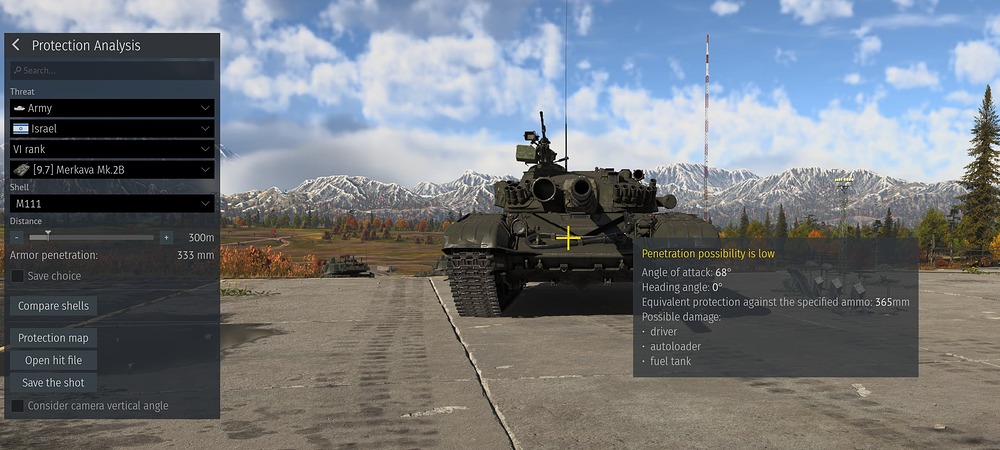Toggle the Save choice checkbox

click(x=18, y=276)
